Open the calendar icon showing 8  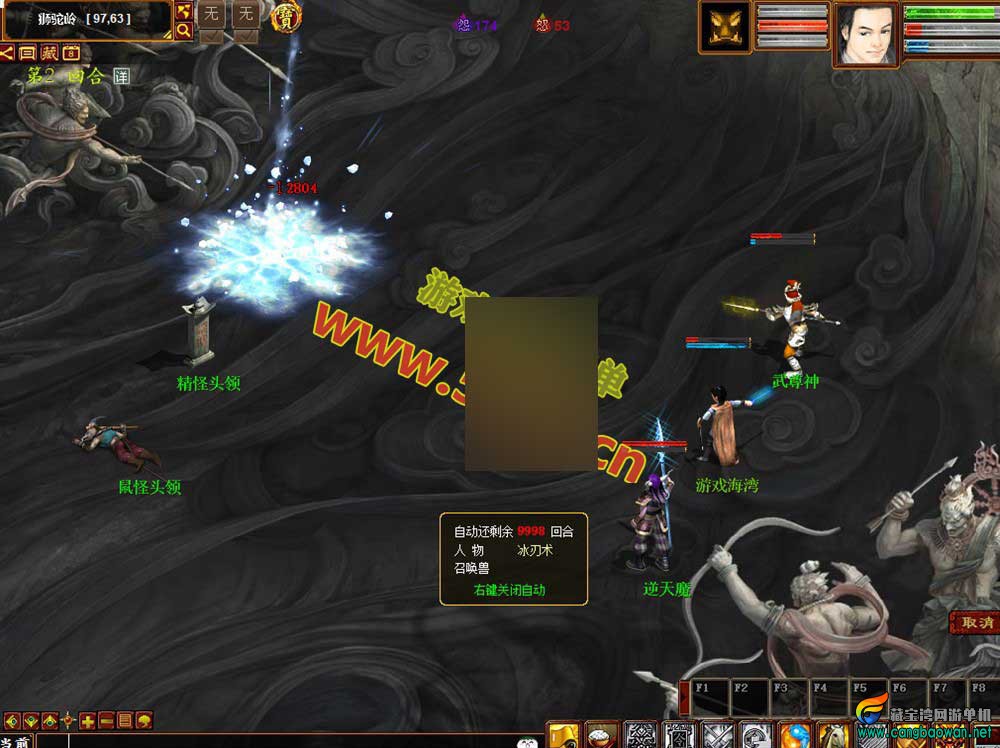click(x=71, y=53)
